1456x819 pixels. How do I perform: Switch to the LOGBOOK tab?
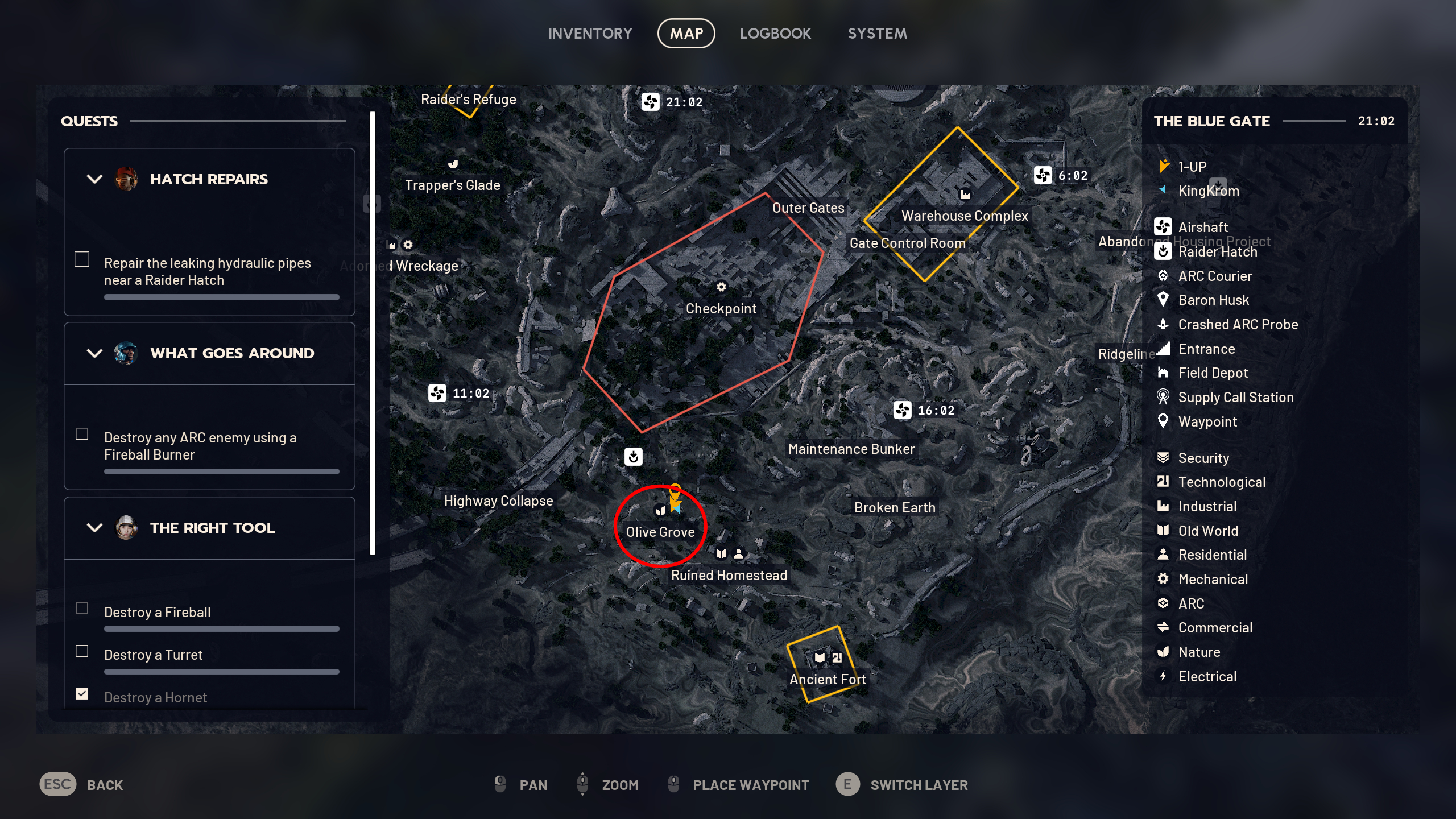click(776, 33)
